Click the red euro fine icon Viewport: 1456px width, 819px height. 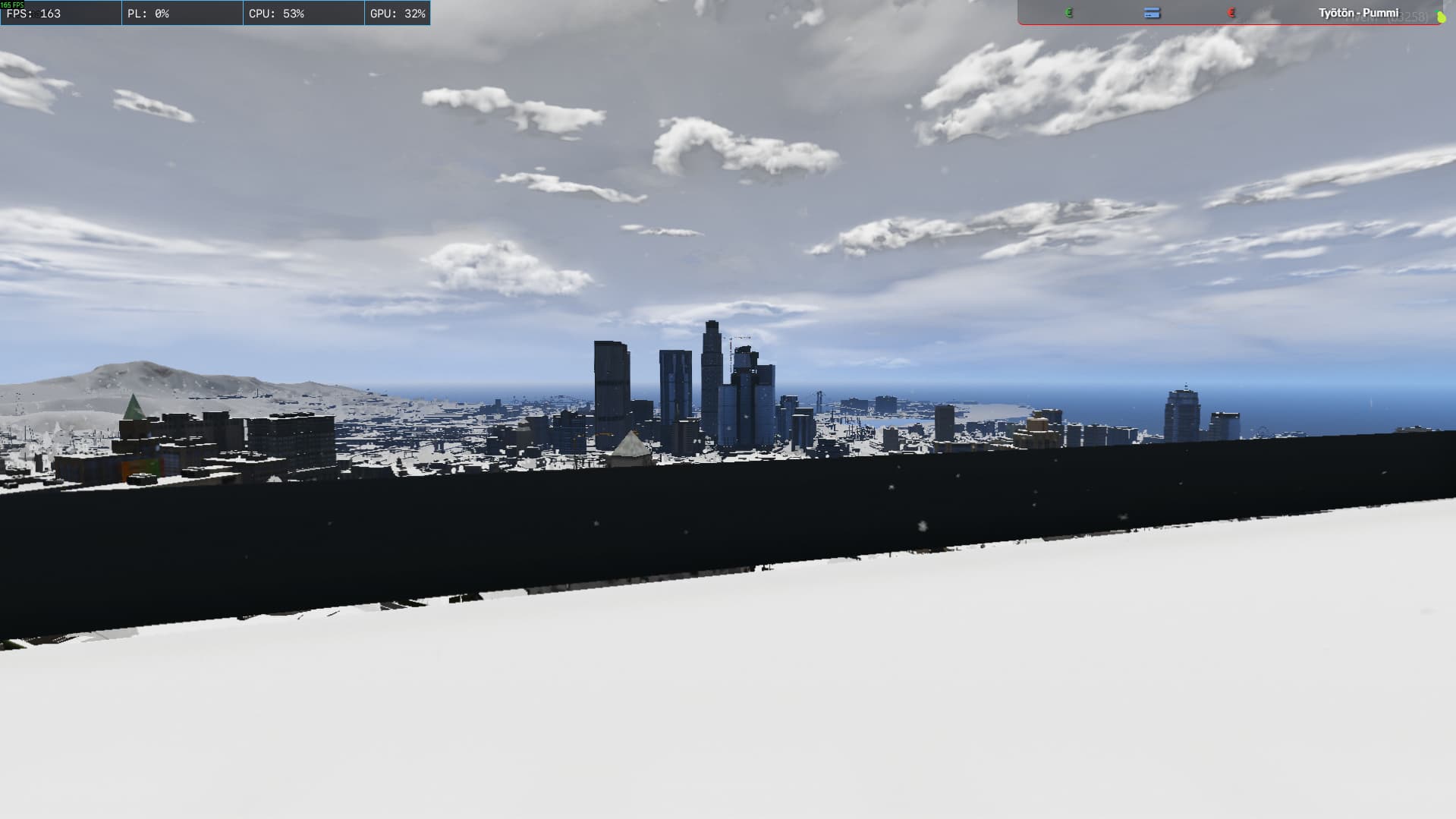pos(1231,13)
